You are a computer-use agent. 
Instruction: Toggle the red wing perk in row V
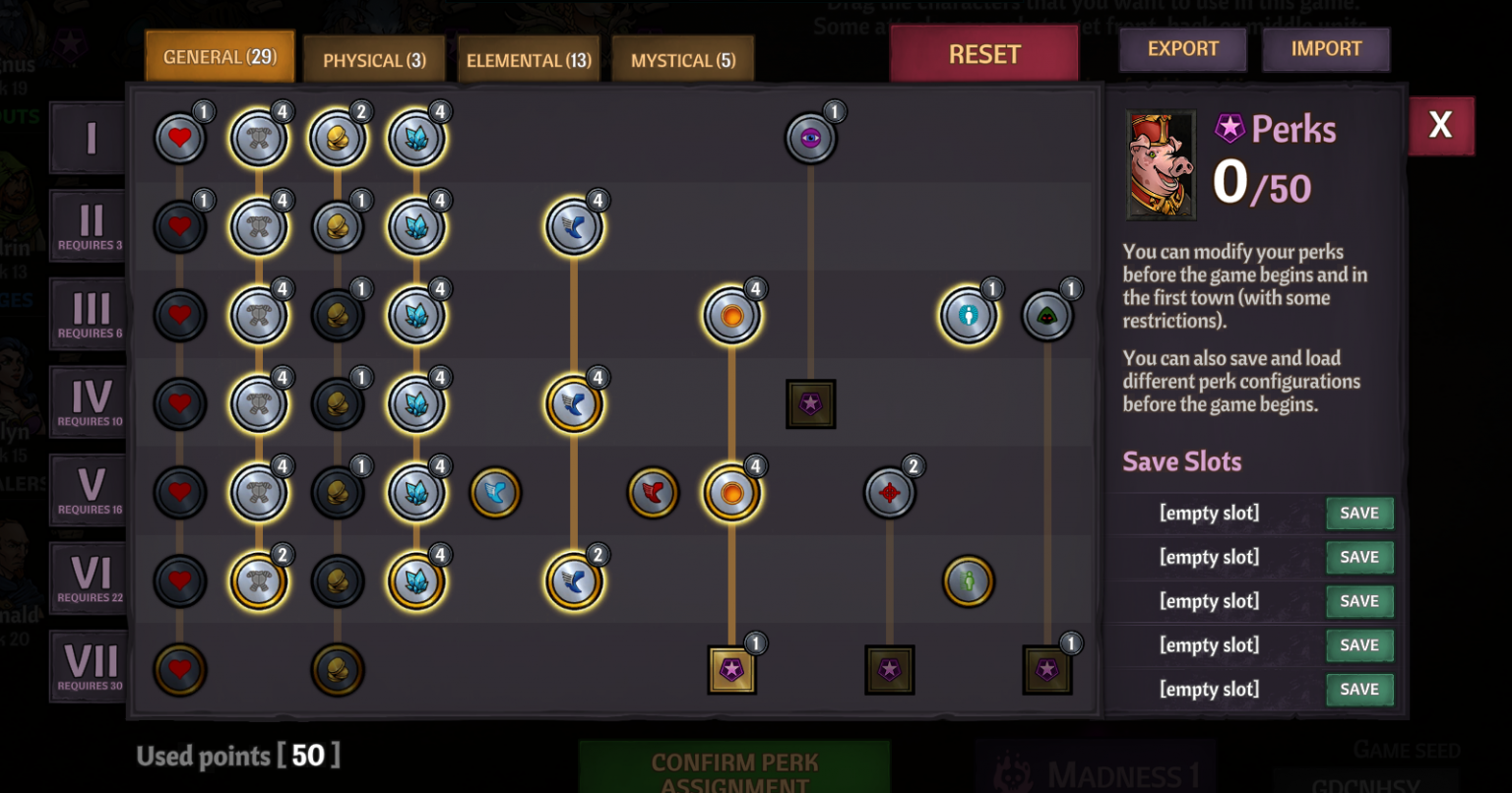coord(653,492)
